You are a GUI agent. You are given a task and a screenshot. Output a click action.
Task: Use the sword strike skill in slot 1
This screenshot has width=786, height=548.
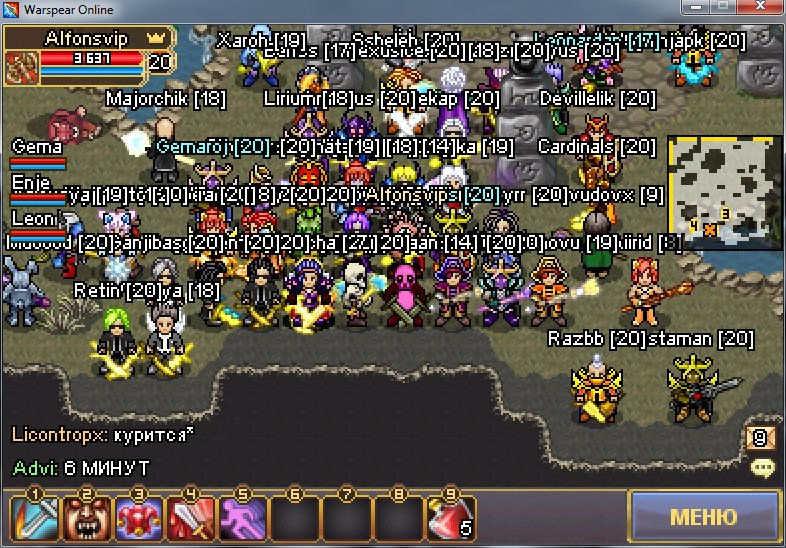pos(32,518)
